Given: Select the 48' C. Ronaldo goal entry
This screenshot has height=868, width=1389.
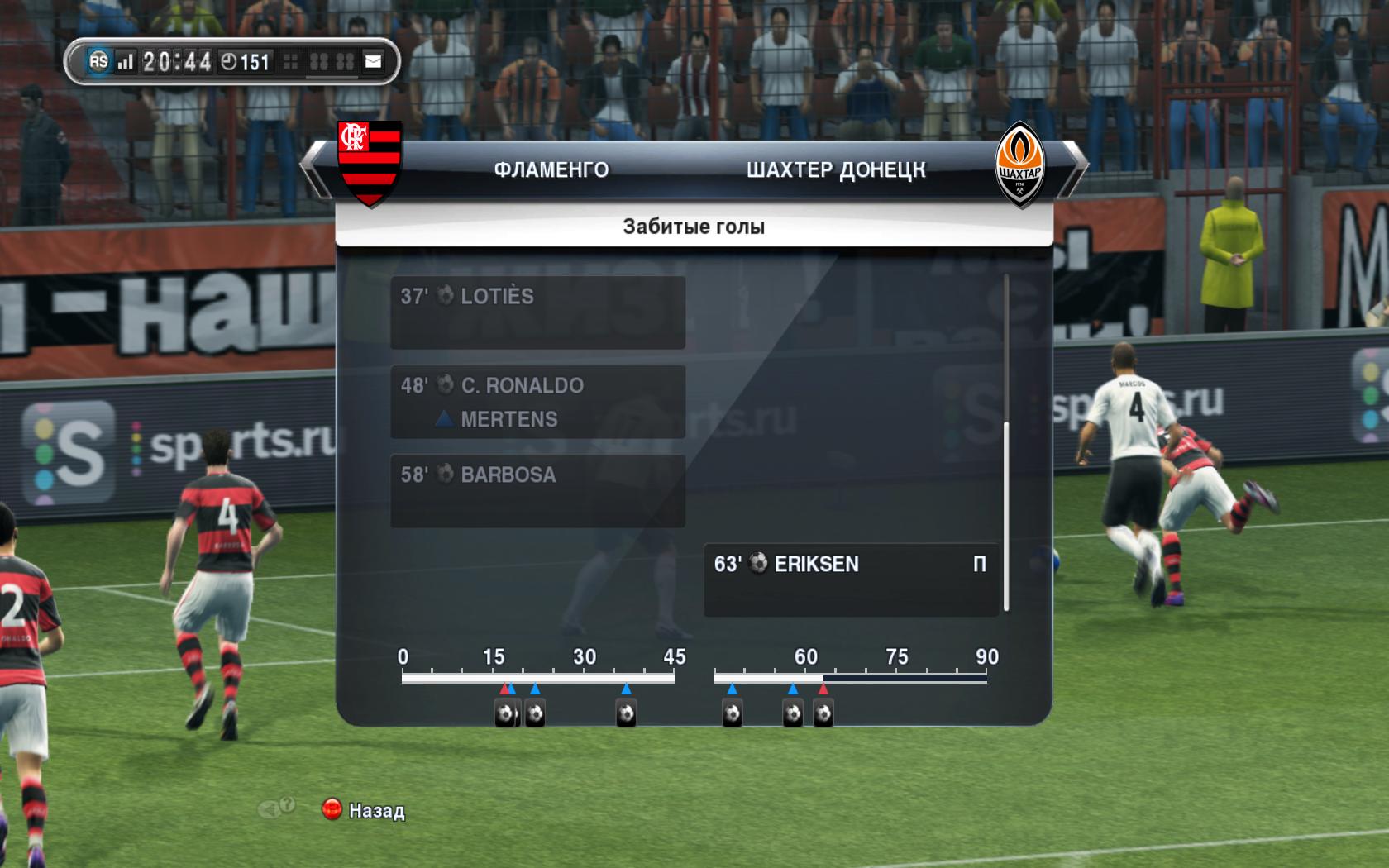Looking at the screenshot, I should pos(537,402).
